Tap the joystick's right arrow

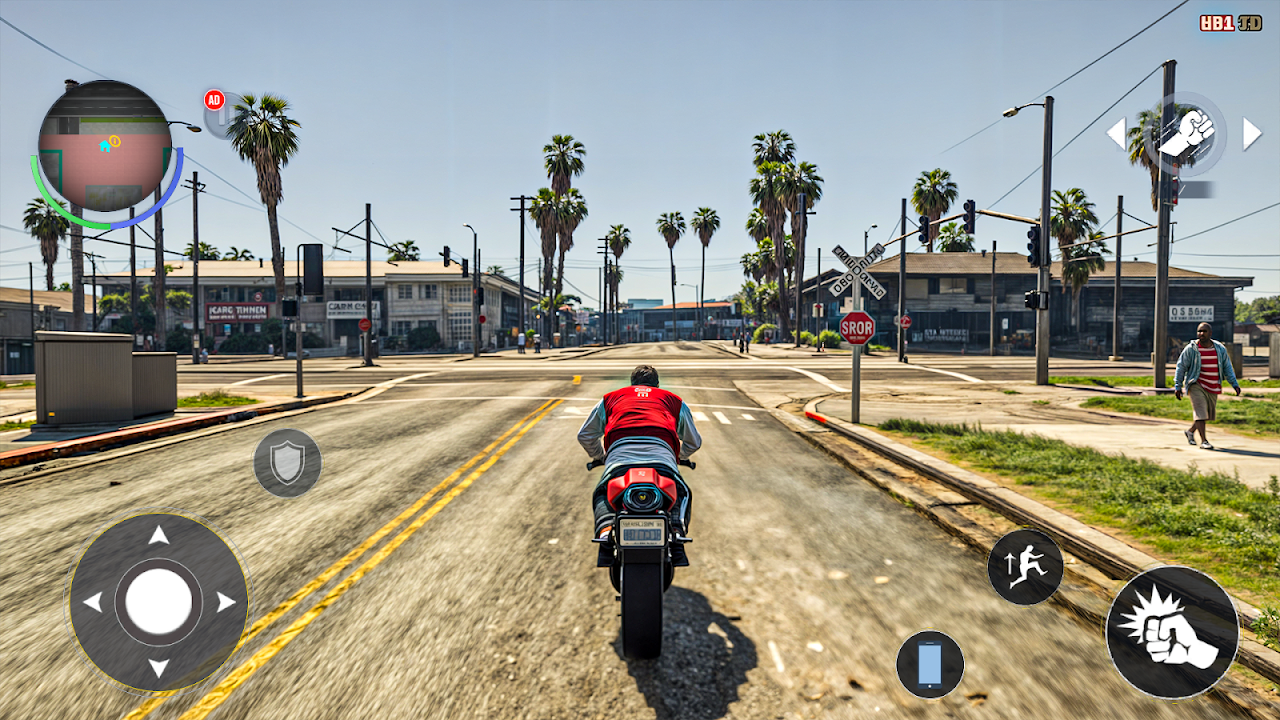coord(226,602)
